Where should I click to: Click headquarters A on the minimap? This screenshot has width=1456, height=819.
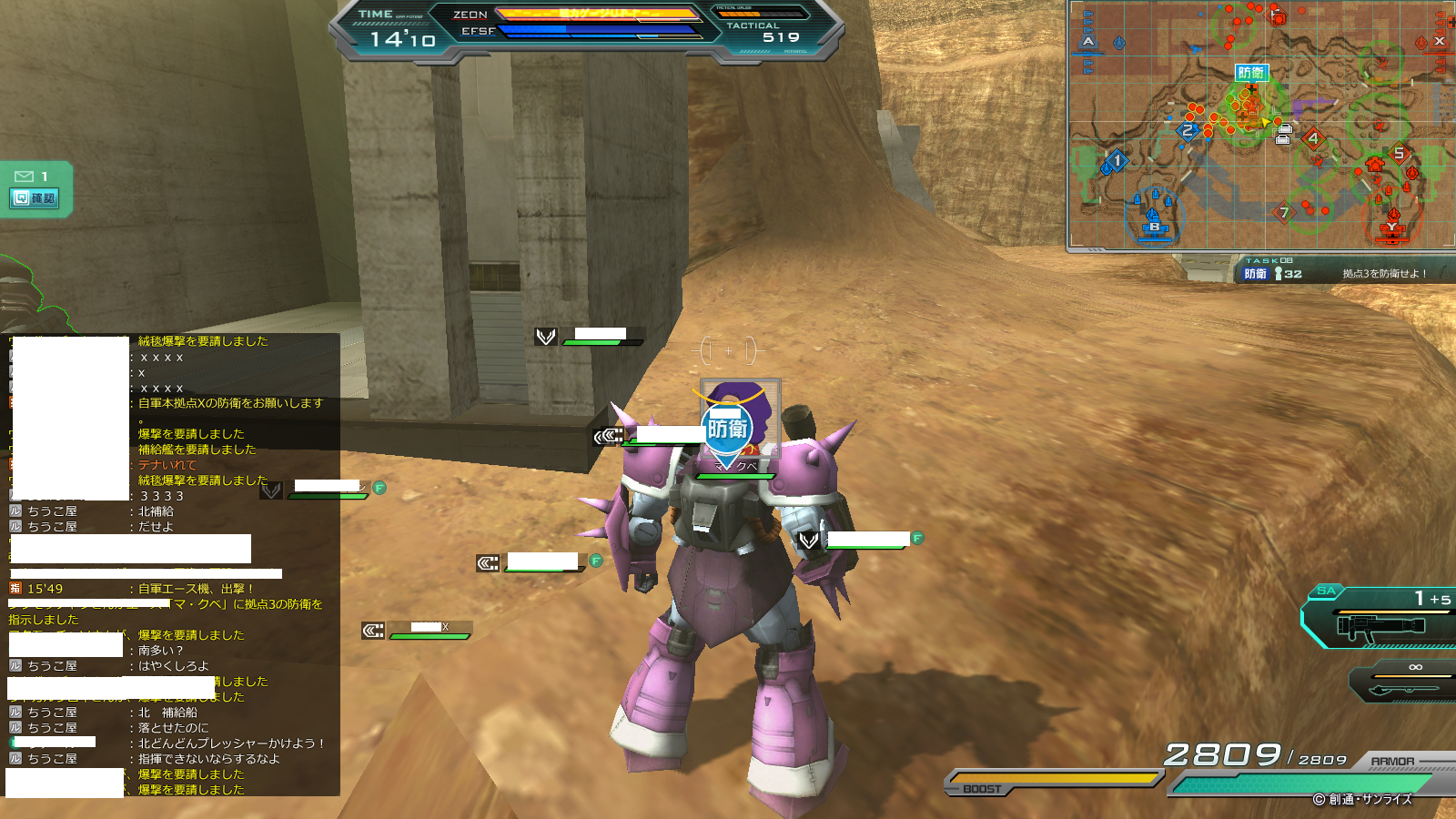pyautogui.click(x=1088, y=42)
